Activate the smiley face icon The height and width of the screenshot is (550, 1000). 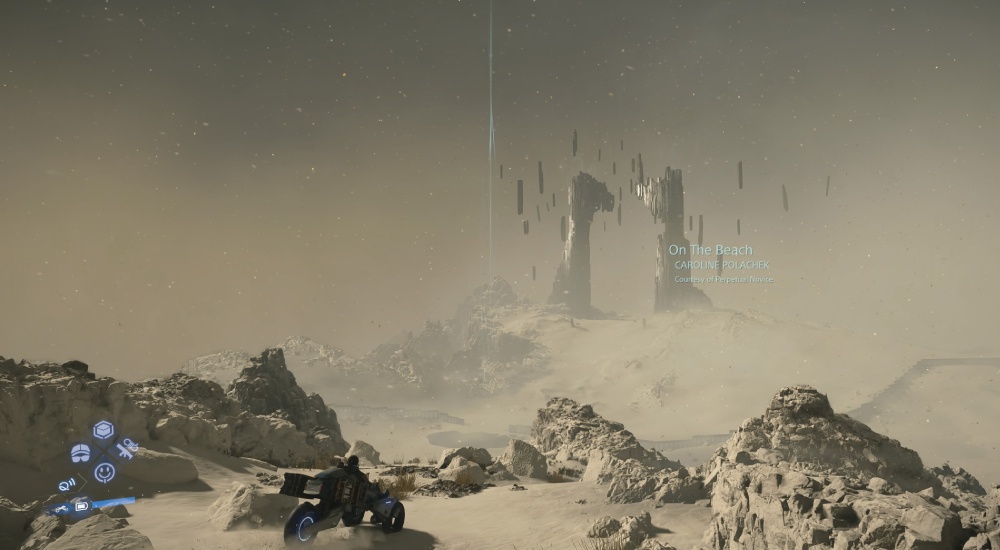[x=104, y=472]
